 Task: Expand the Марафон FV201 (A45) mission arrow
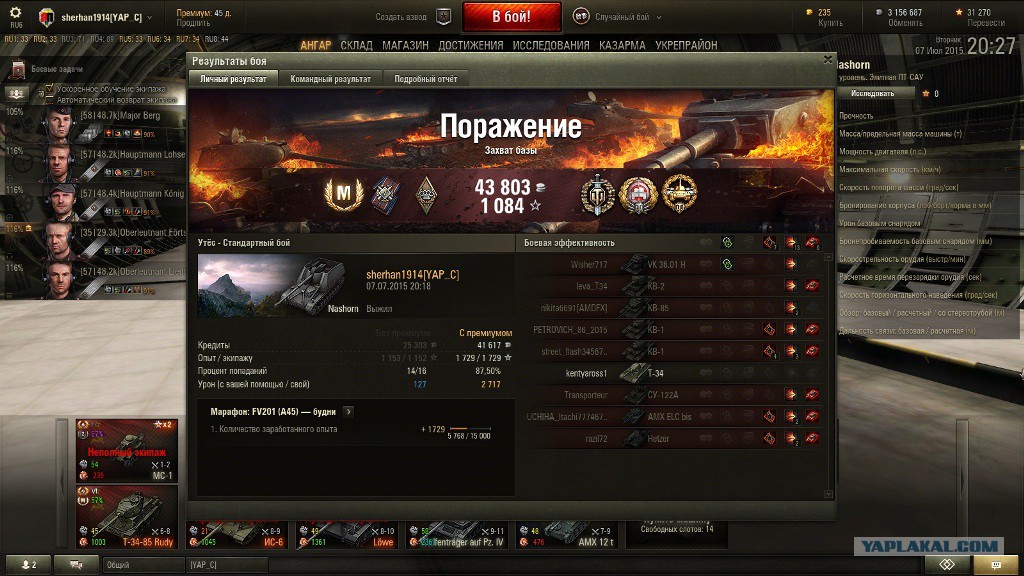(347, 411)
